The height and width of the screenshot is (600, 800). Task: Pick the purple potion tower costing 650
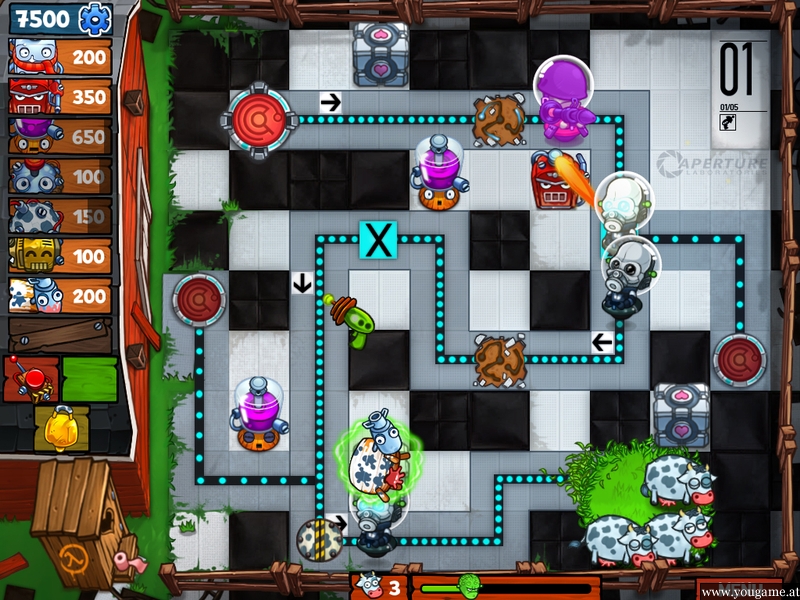pos(60,137)
